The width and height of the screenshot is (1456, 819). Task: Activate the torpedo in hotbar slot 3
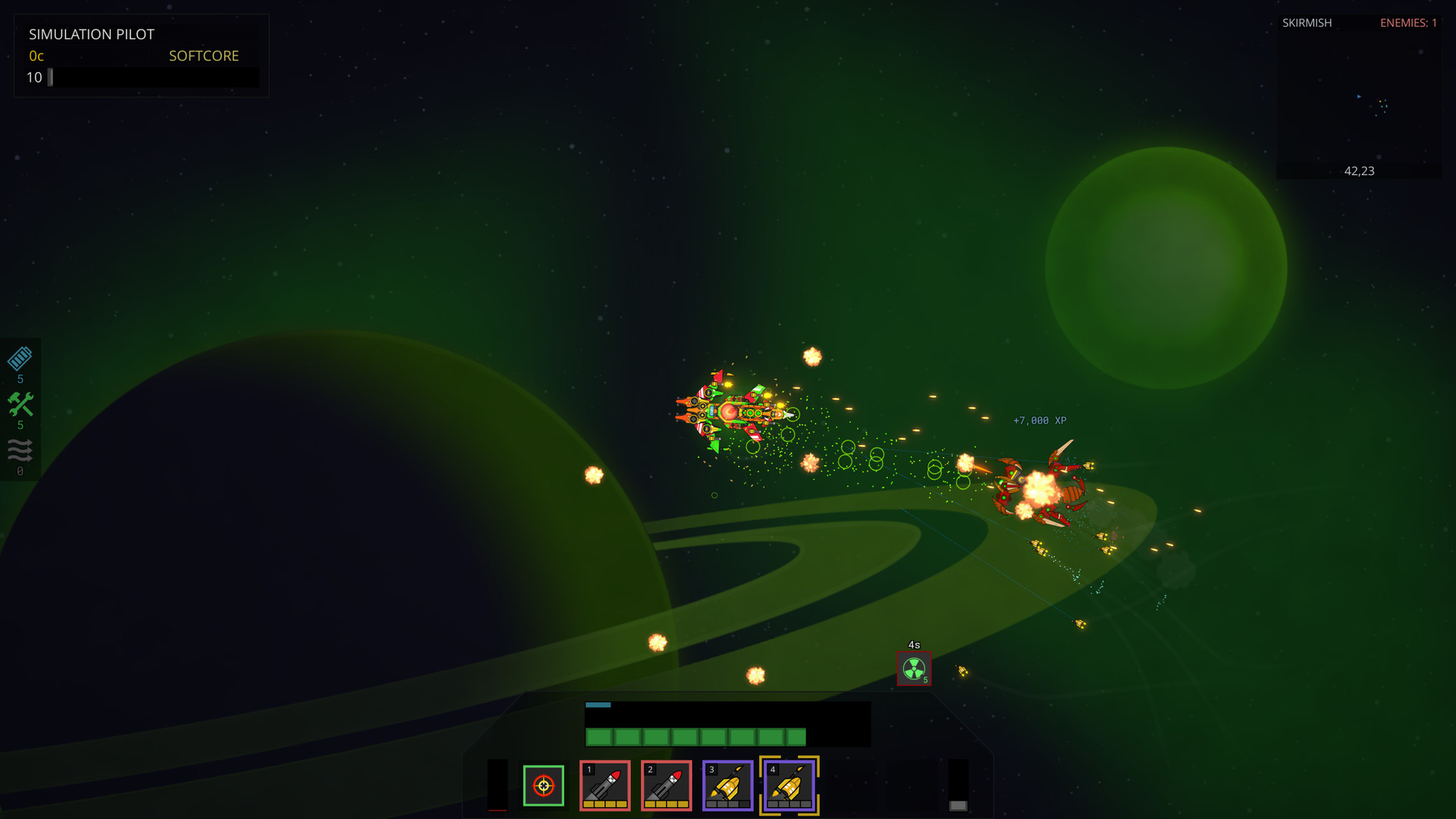727,786
